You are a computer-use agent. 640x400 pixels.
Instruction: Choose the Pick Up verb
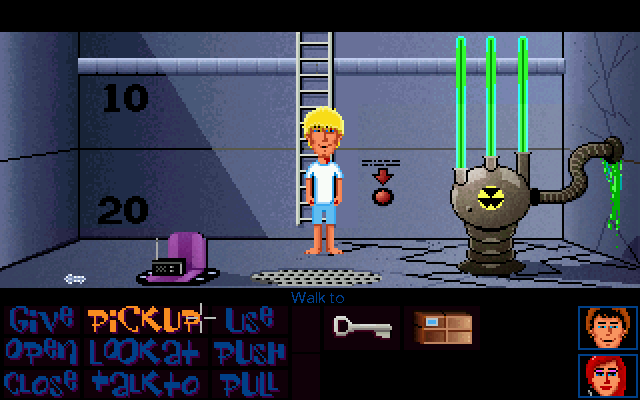(144, 320)
